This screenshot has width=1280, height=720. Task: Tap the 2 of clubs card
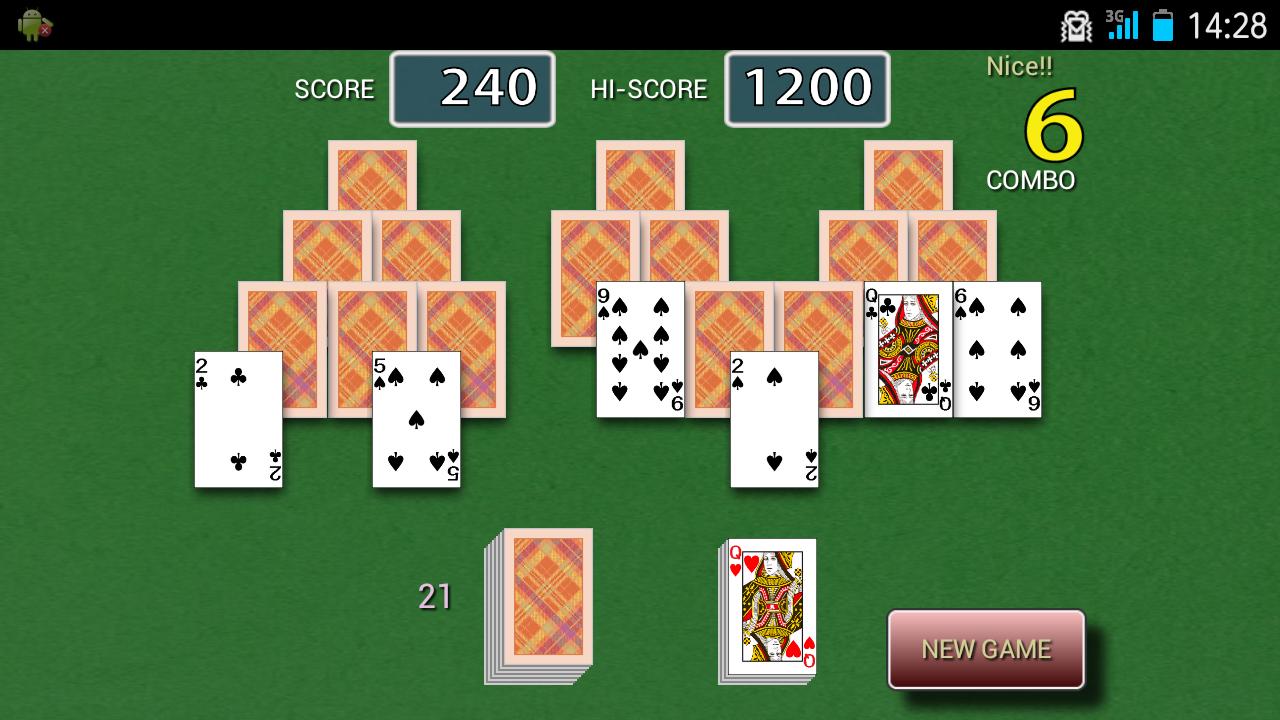pos(238,420)
